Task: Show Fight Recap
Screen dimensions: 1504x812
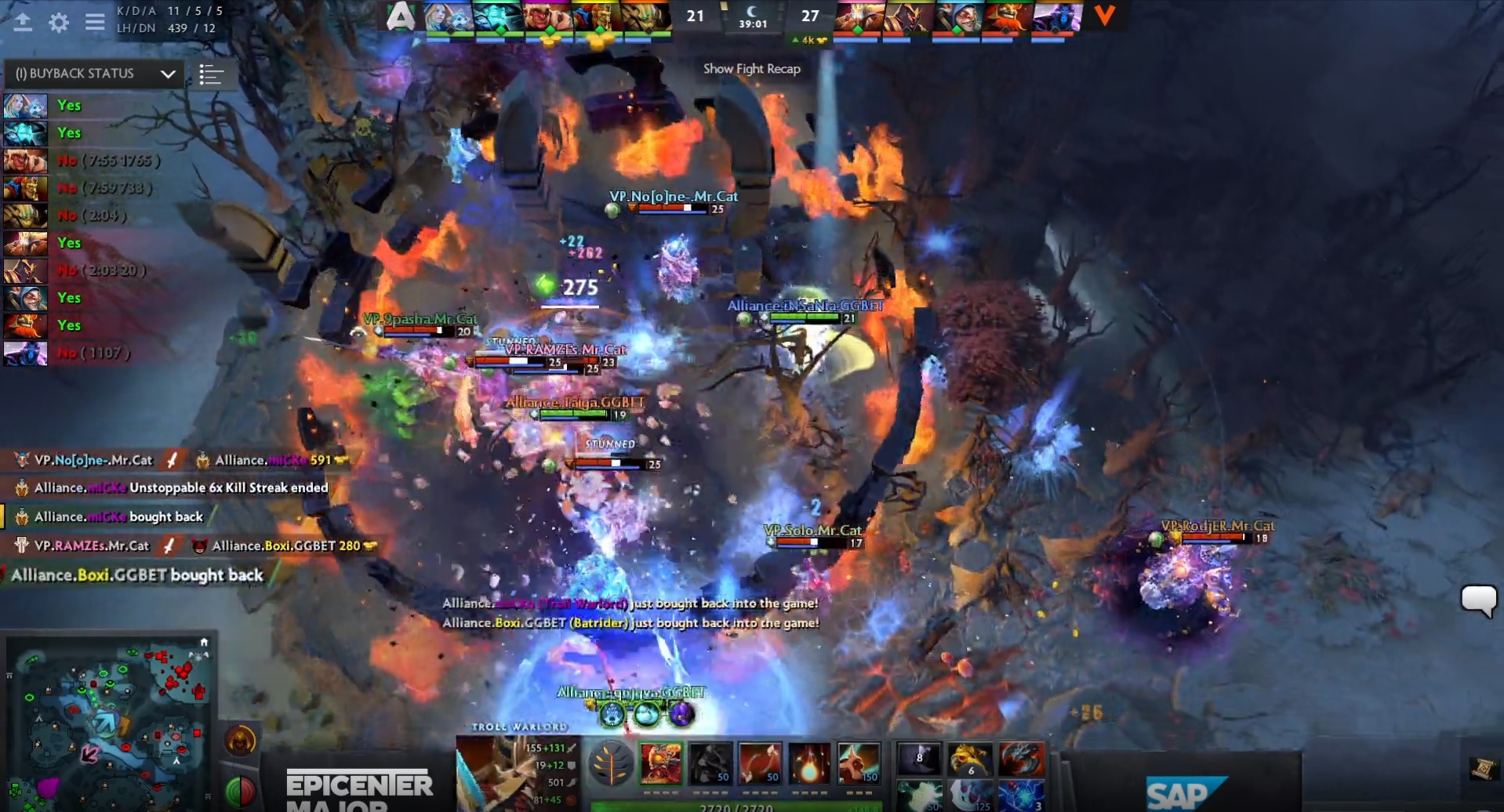Action: coord(751,69)
